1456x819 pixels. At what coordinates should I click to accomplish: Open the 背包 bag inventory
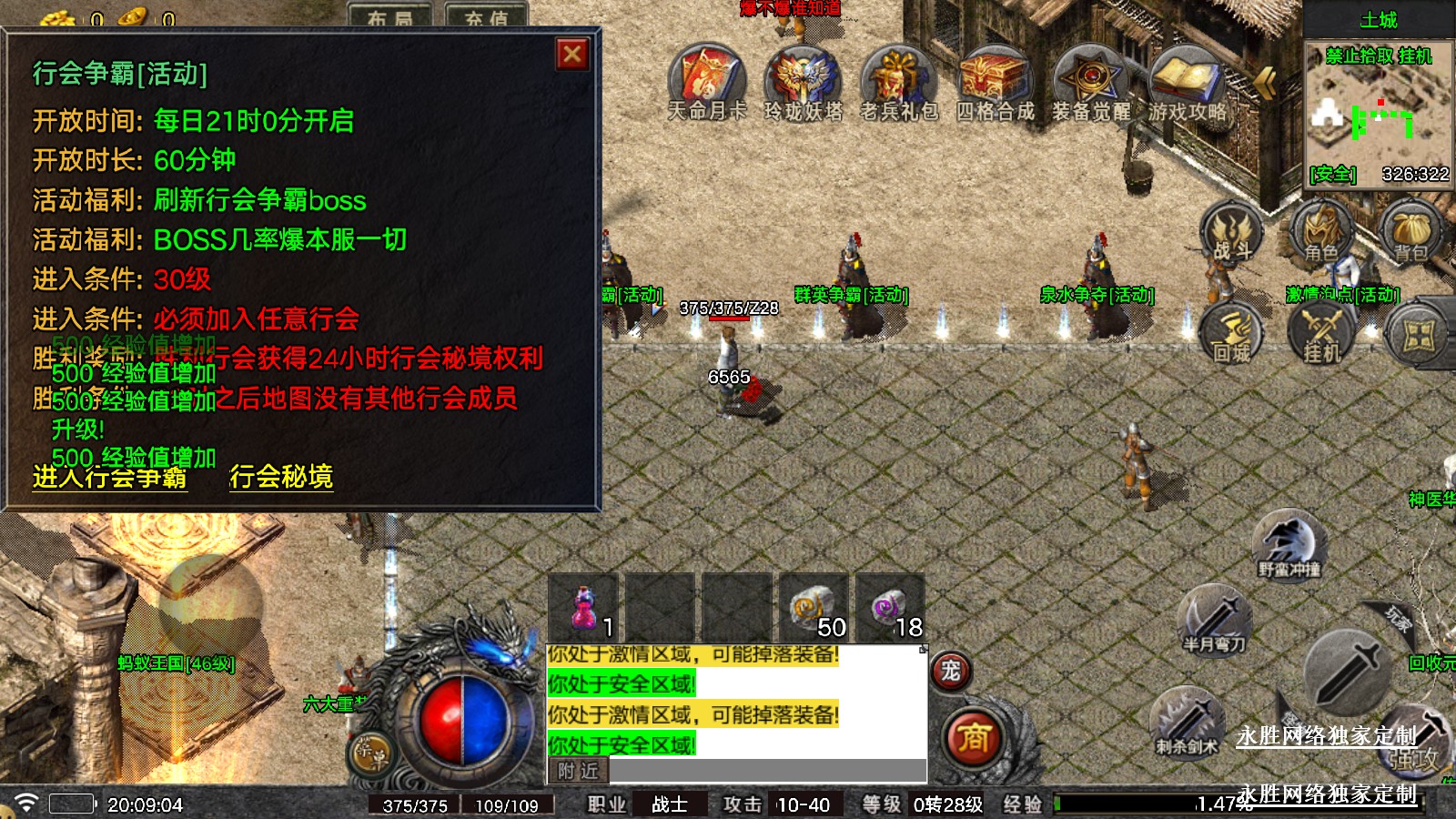1410,232
